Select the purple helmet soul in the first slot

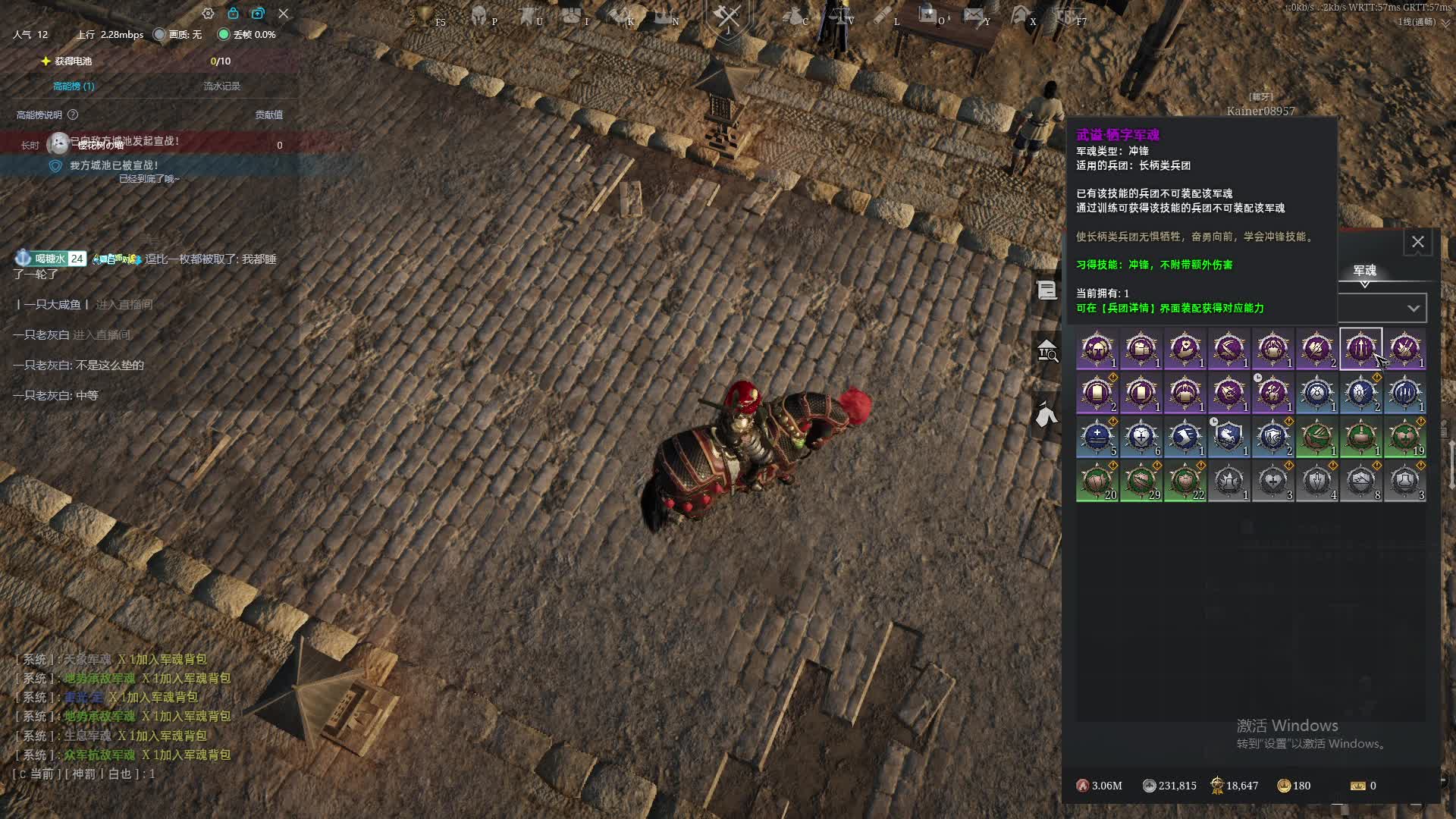[1097, 350]
